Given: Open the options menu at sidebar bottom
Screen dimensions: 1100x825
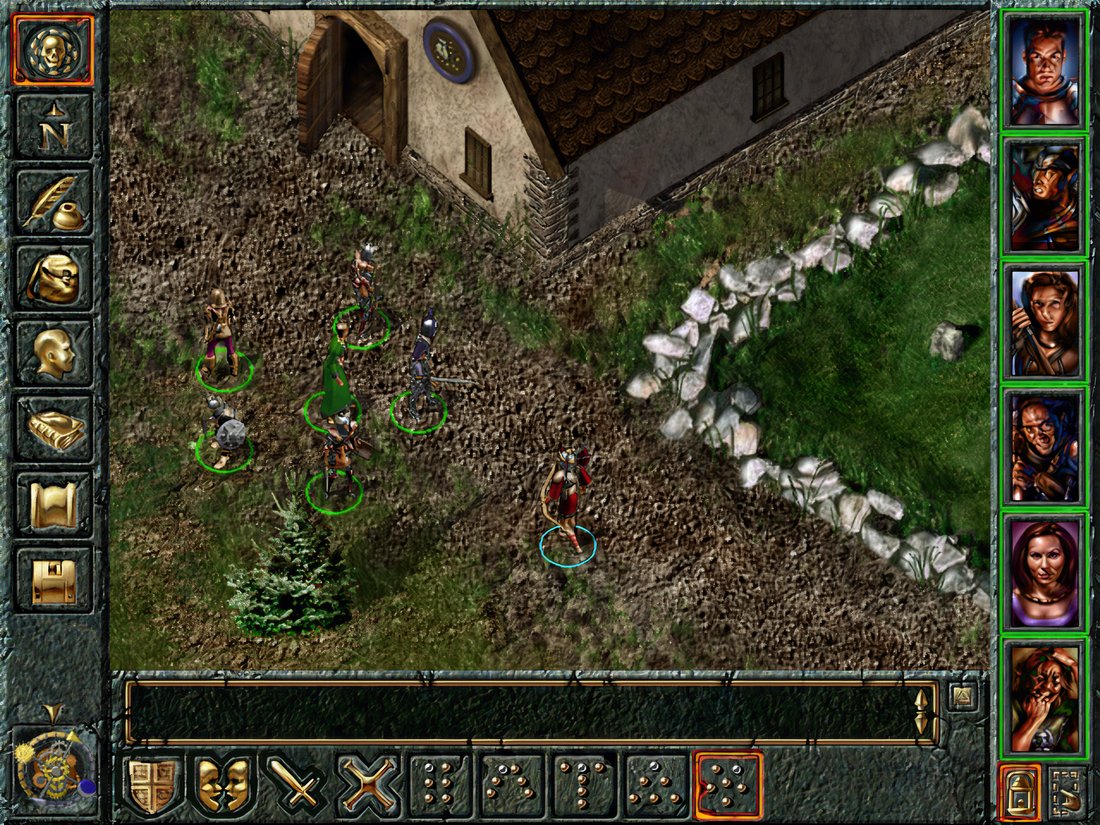Looking at the screenshot, I should tap(53, 581).
